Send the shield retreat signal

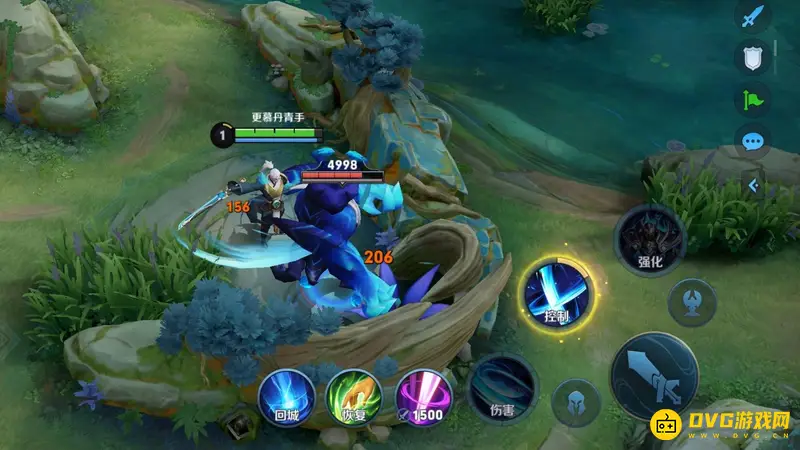click(752, 58)
